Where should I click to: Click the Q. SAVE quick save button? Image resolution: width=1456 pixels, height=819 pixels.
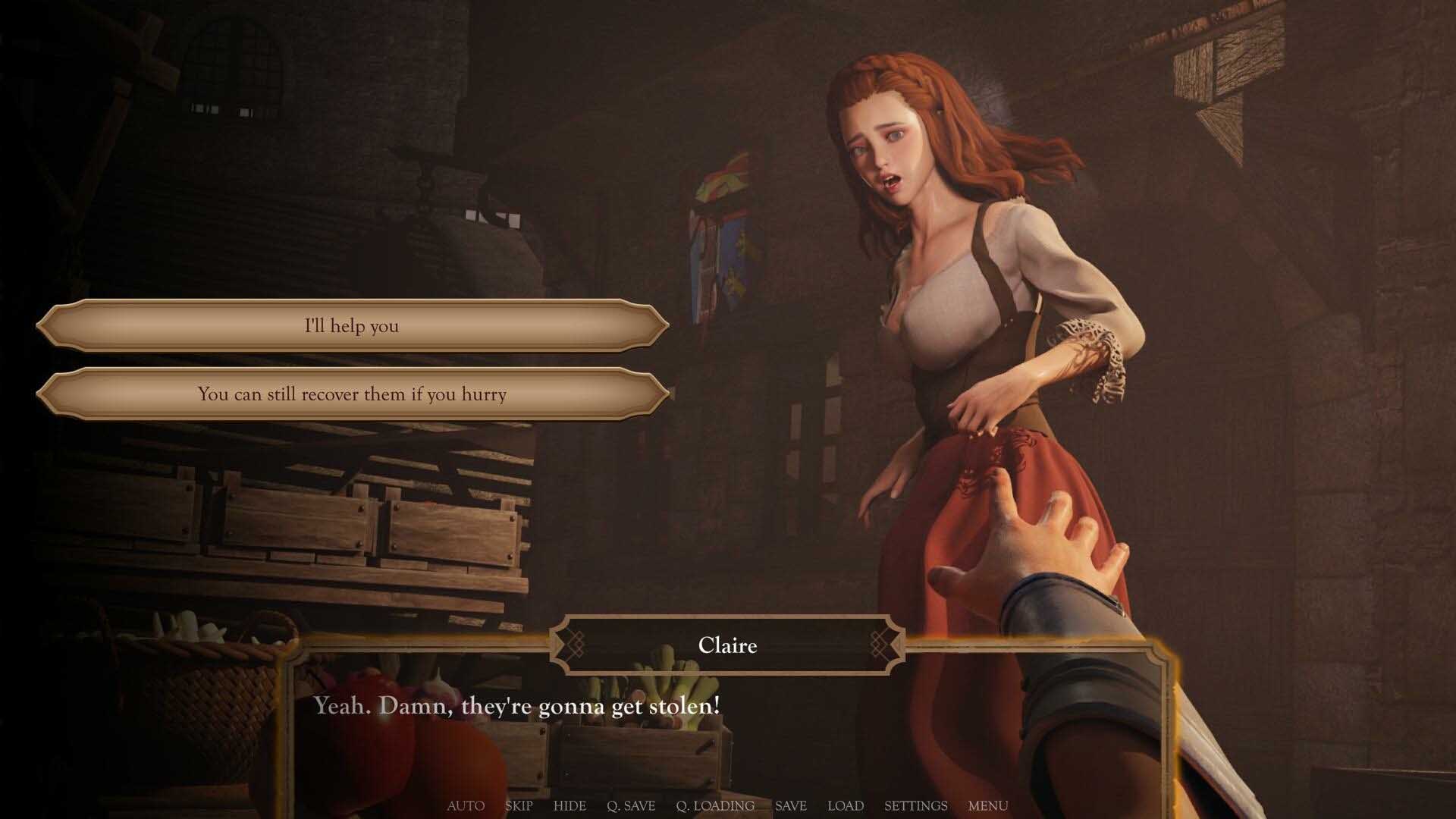tap(631, 806)
